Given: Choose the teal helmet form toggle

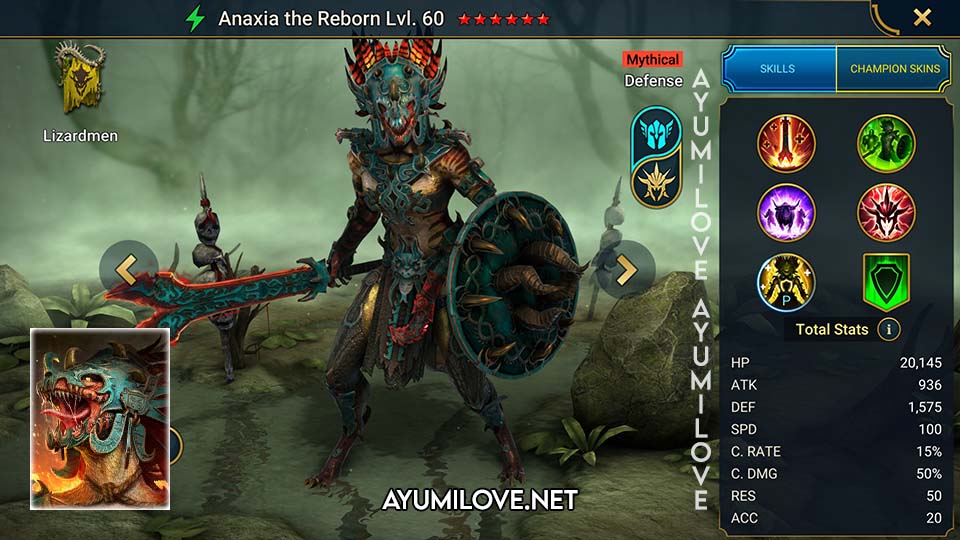Looking at the screenshot, I should pos(656,132).
